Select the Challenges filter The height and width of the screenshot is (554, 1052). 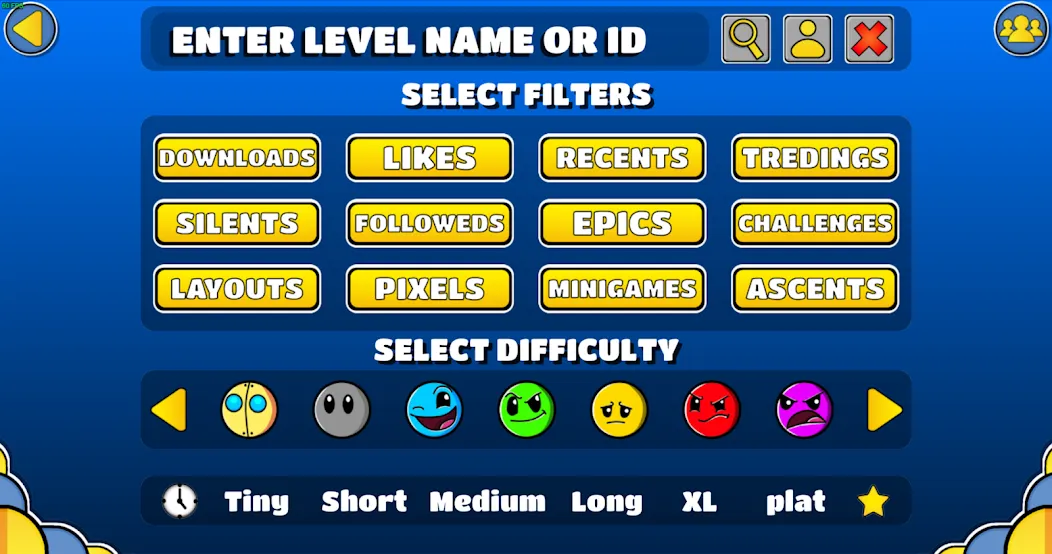click(815, 223)
